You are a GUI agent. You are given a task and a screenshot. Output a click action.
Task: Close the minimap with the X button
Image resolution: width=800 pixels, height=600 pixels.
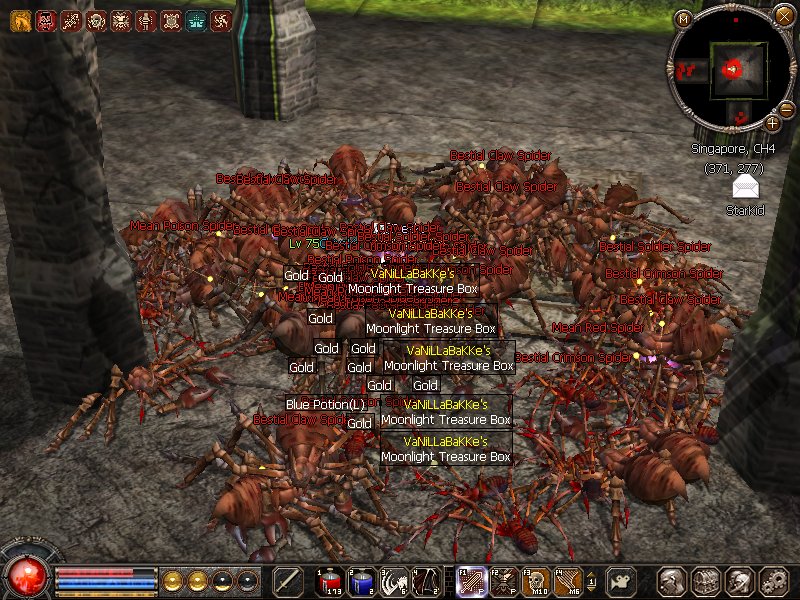point(783,15)
